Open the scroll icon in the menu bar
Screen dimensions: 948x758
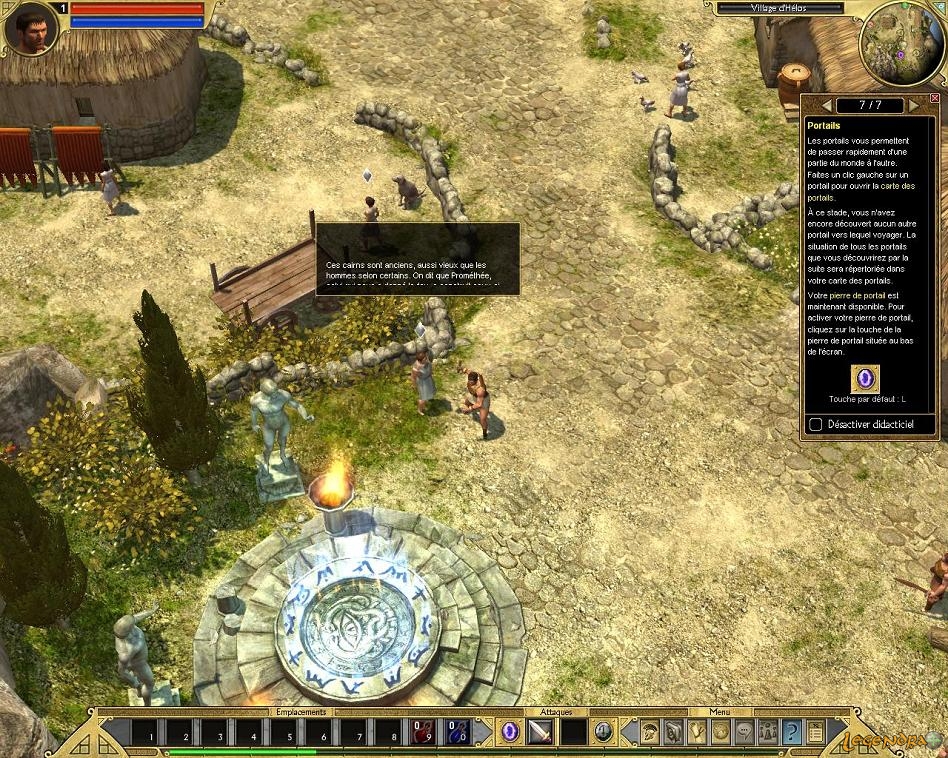point(815,732)
